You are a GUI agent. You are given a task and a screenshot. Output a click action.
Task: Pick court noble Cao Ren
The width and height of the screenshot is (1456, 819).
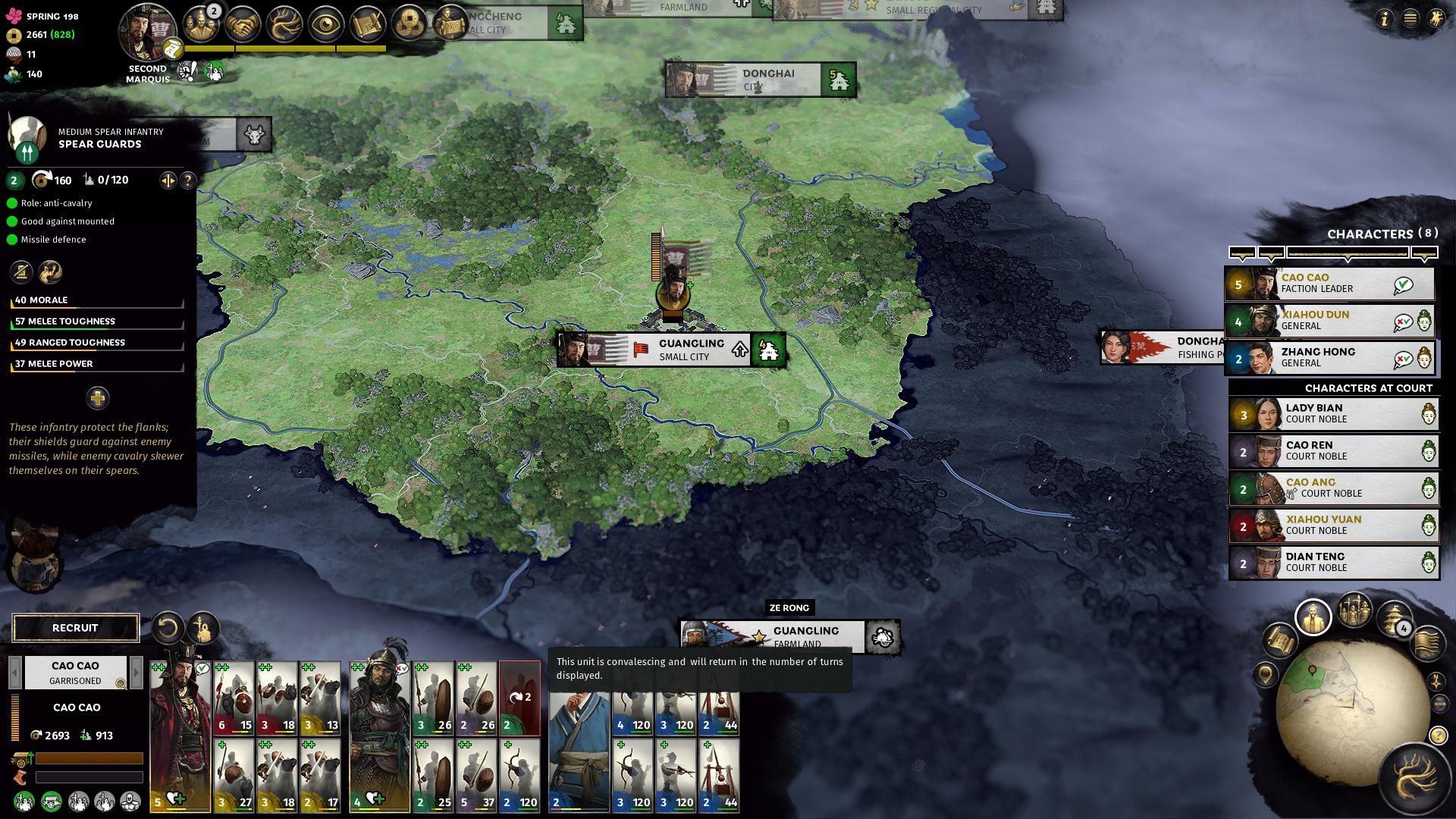click(x=1332, y=451)
